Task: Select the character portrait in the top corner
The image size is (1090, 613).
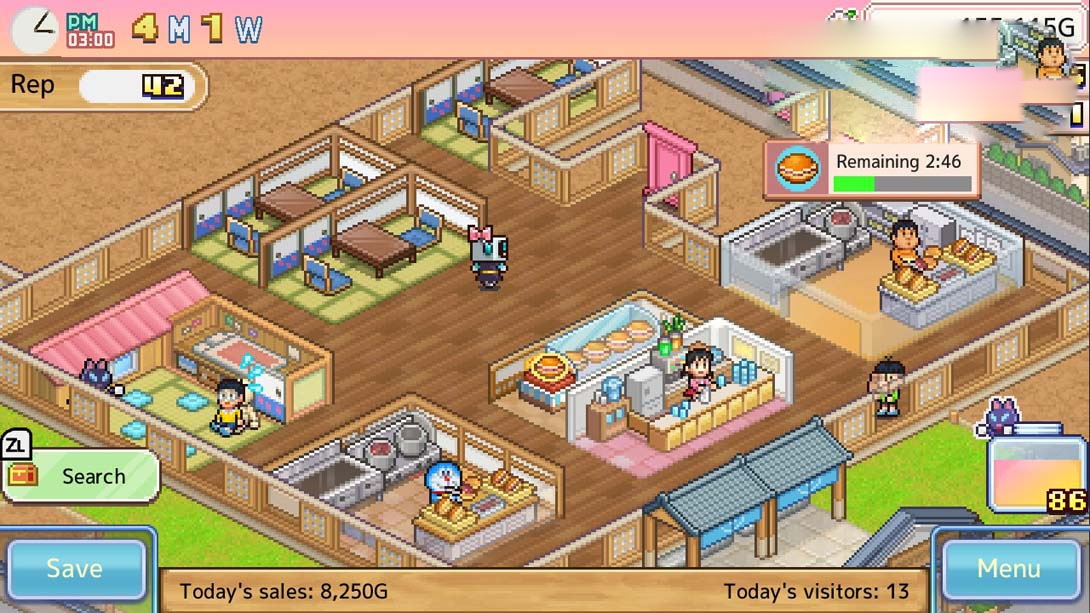Action: (x=1049, y=58)
